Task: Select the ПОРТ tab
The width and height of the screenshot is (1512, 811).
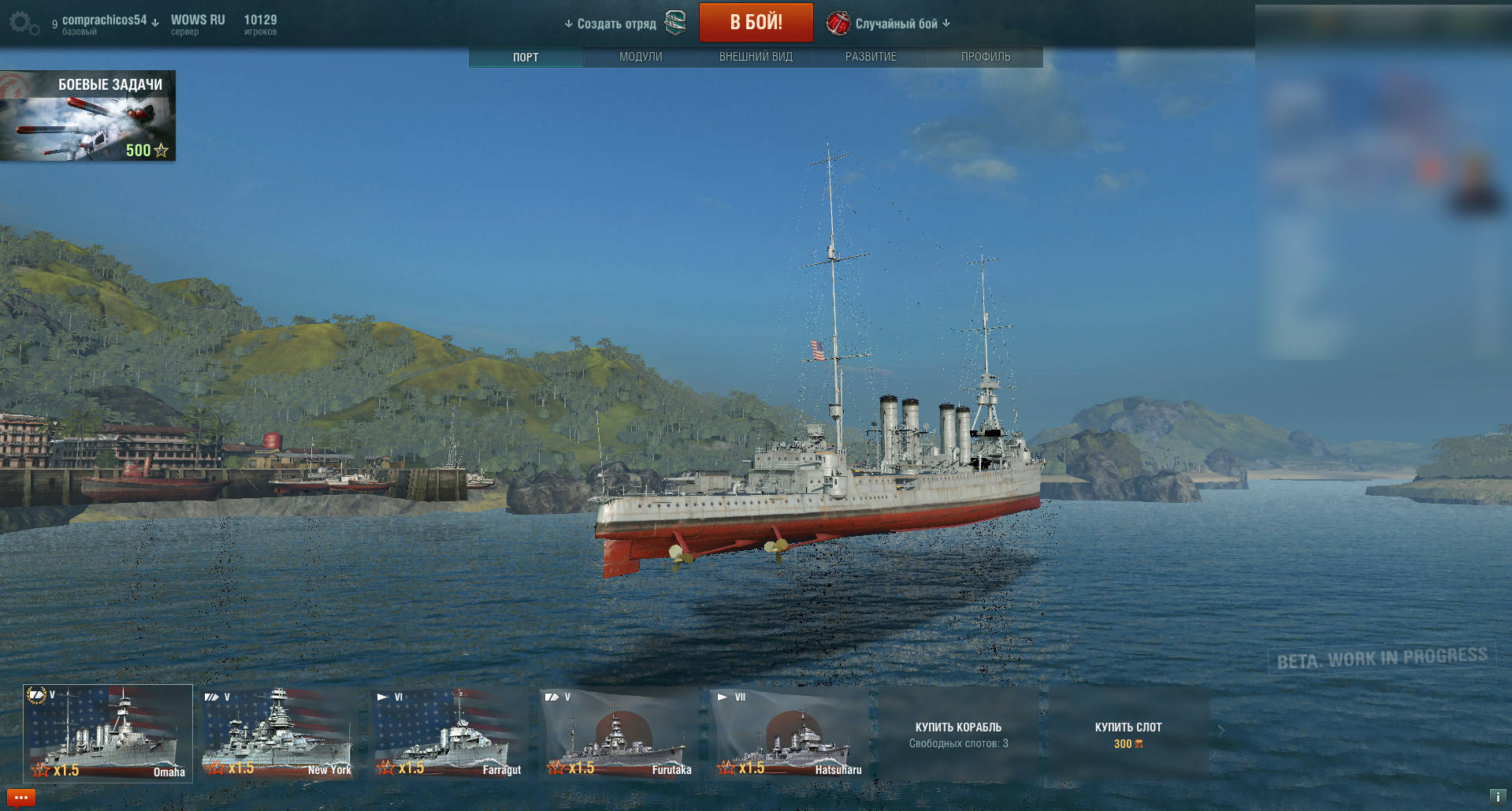Action: coord(526,57)
